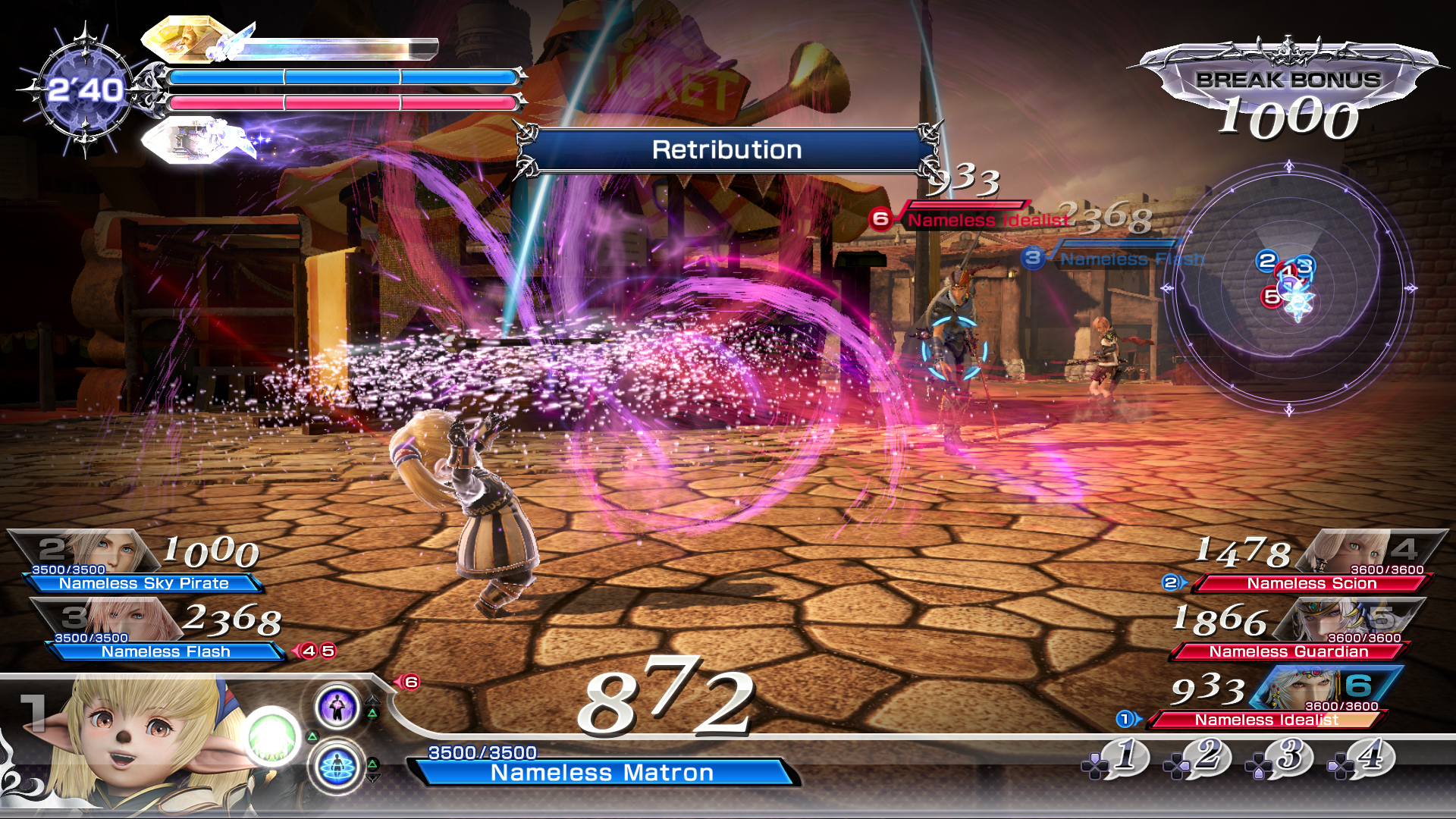1456x819 pixels.
Task: Use the purple figure skill icon
Action: coord(337,707)
